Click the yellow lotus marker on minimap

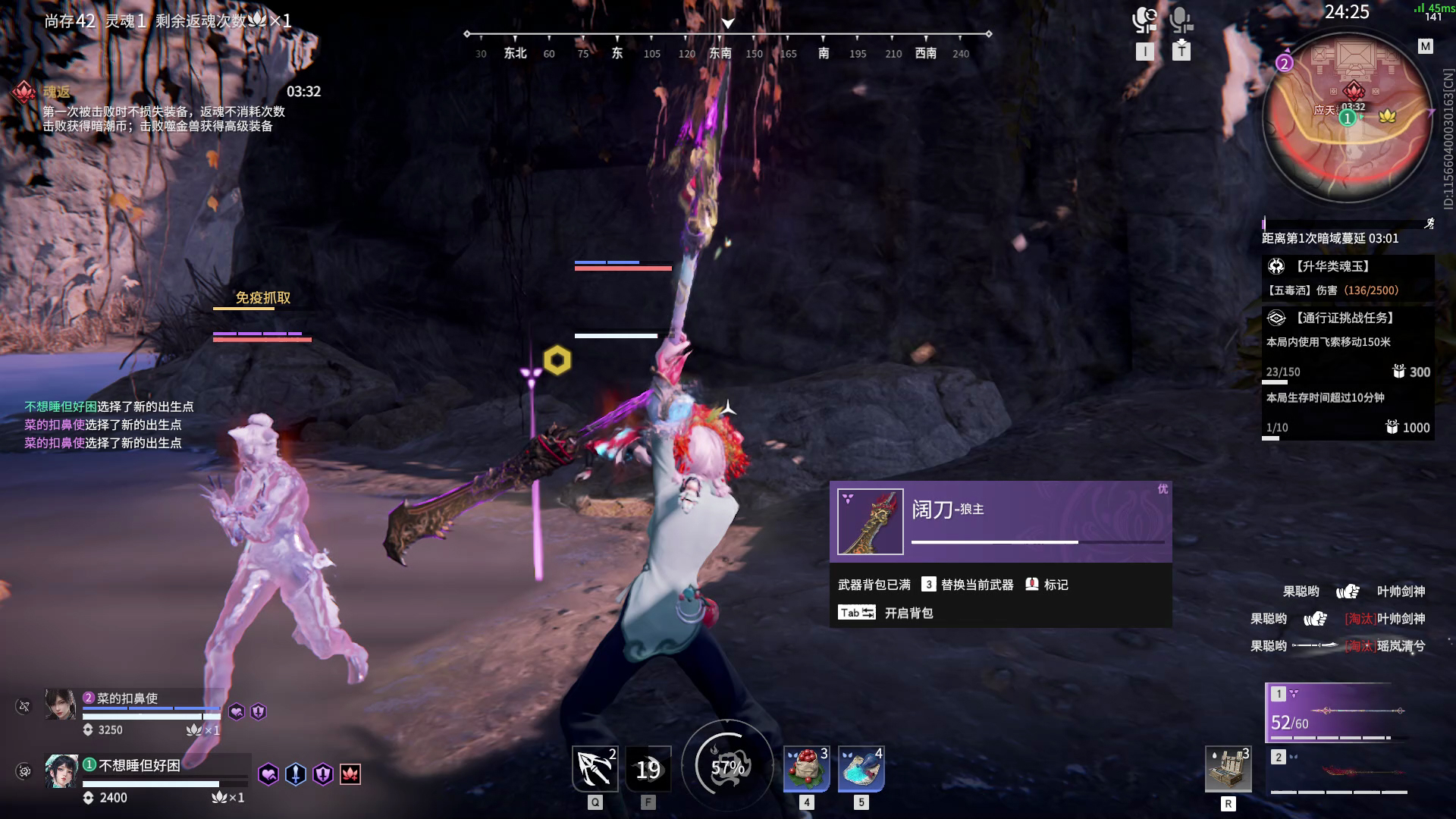click(x=1387, y=116)
